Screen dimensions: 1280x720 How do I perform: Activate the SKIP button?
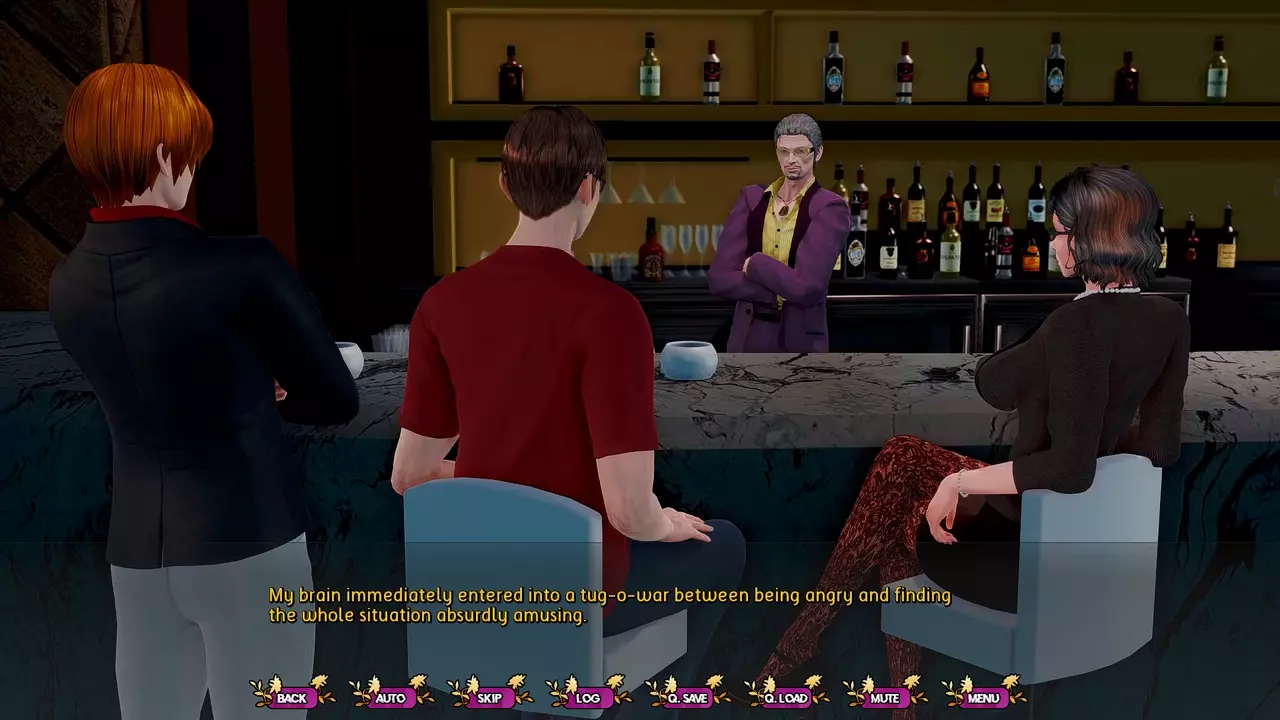tap(489, 697)
